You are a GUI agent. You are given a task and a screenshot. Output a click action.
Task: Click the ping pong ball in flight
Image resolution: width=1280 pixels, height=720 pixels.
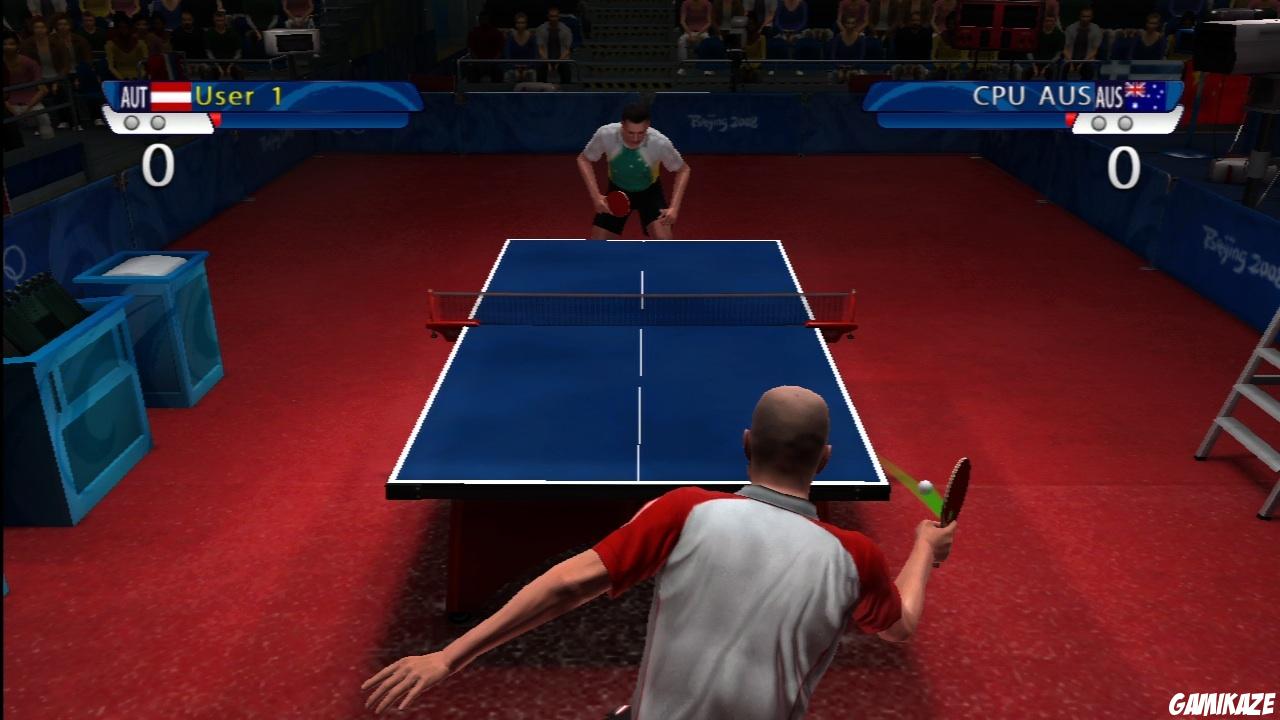pyautogui.click(x=926, y=487)
